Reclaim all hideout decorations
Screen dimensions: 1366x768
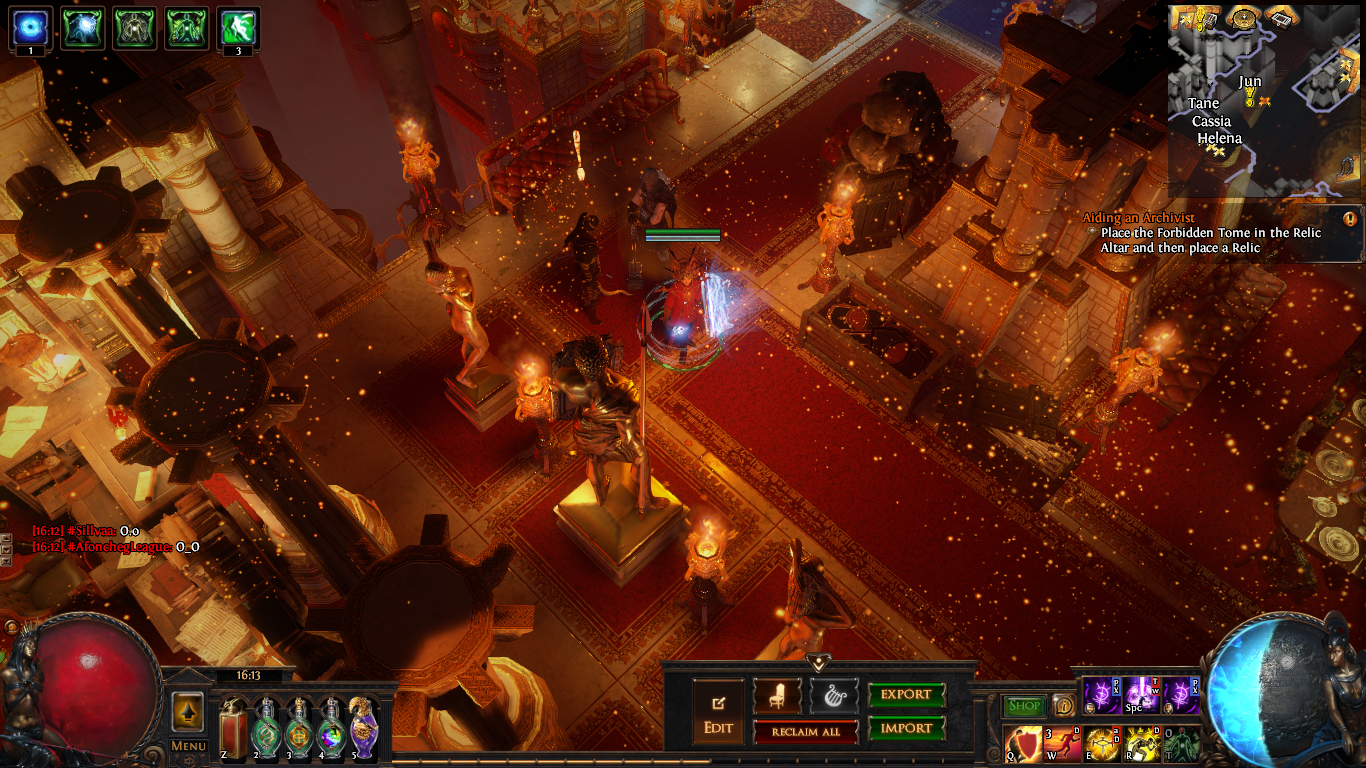(x=805, y=732)
